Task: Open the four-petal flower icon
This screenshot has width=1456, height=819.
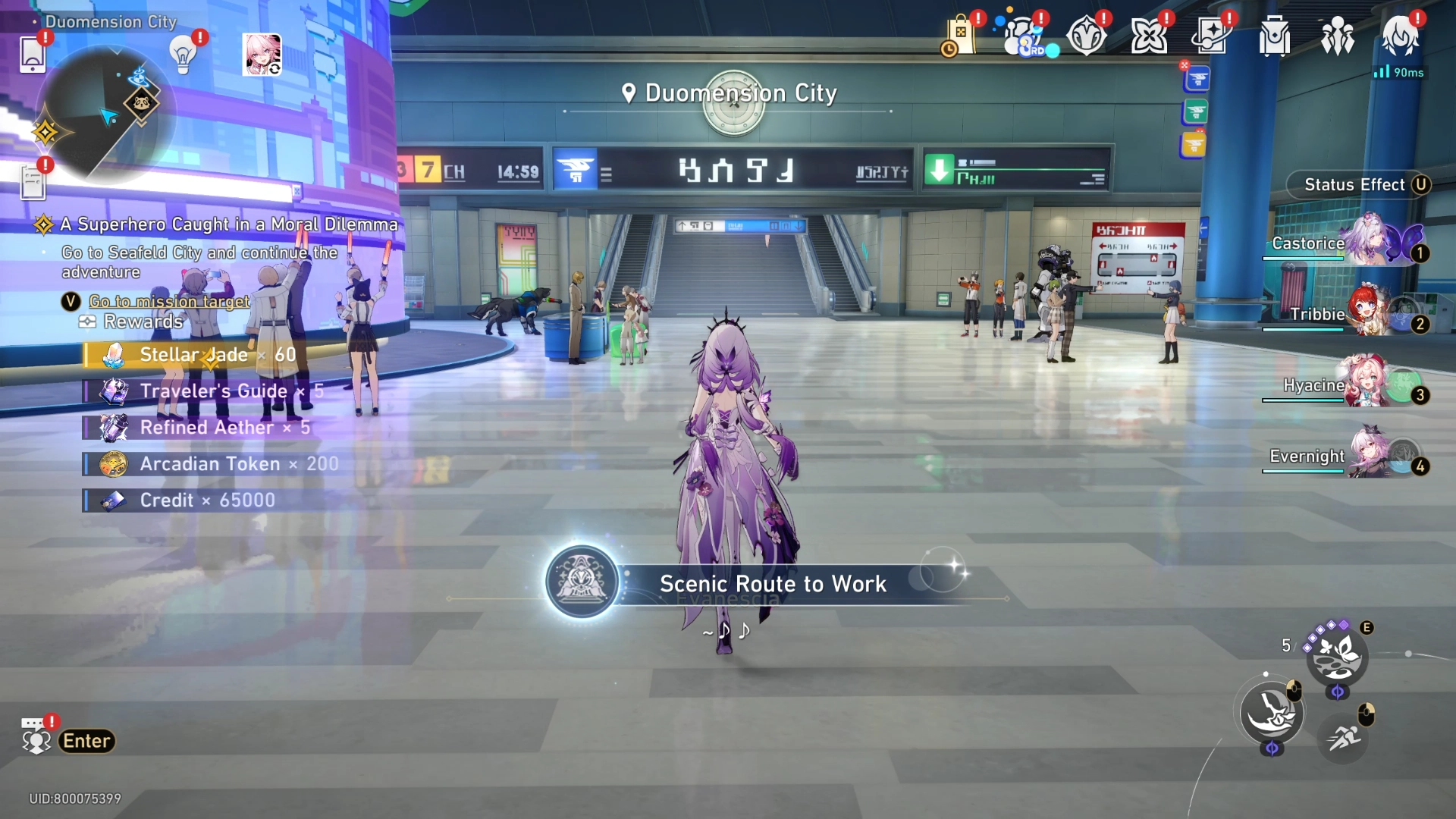Action: [x=1149, y=36]
